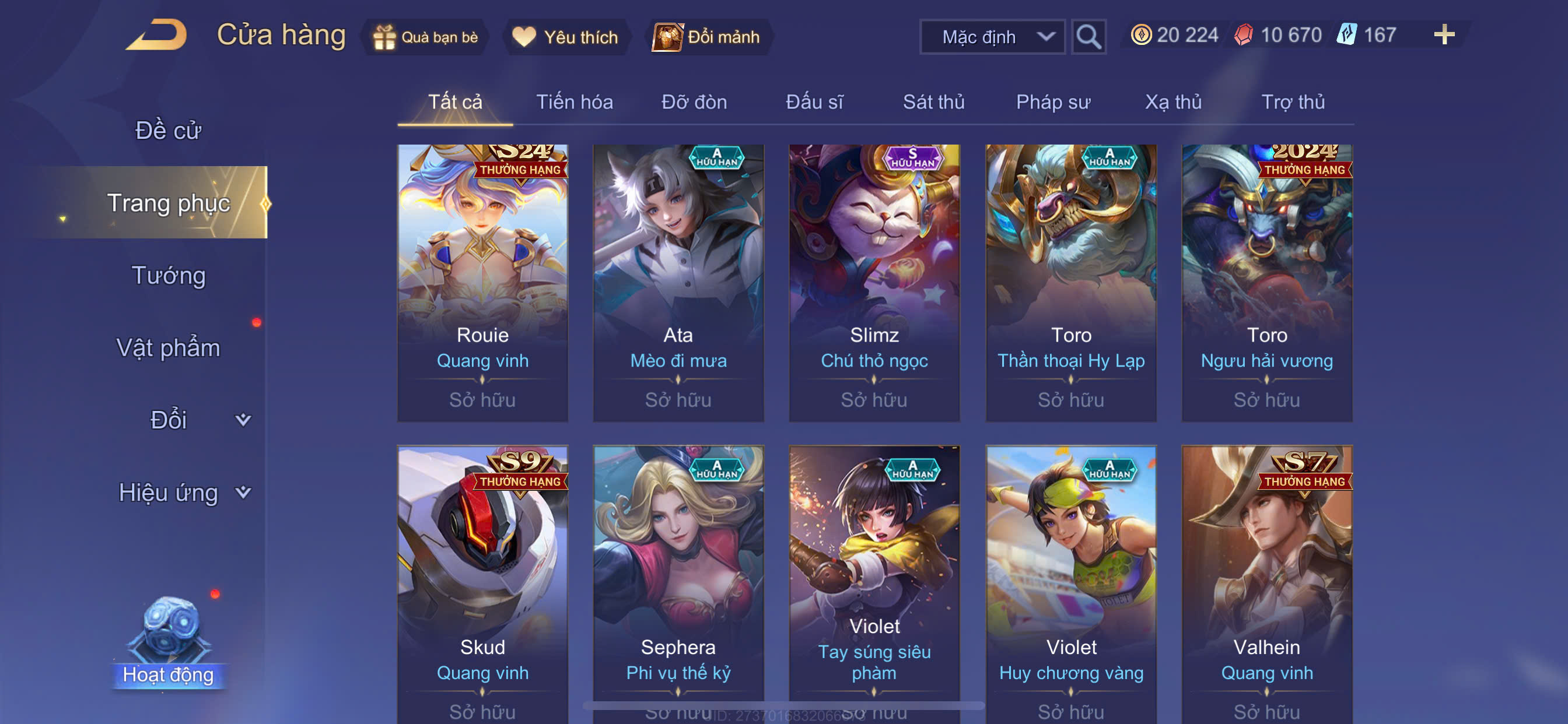Open the Yêu thích favorites list
This screenshot has height=724, width=1568.
pyautogui.click(x=565, y=37)
